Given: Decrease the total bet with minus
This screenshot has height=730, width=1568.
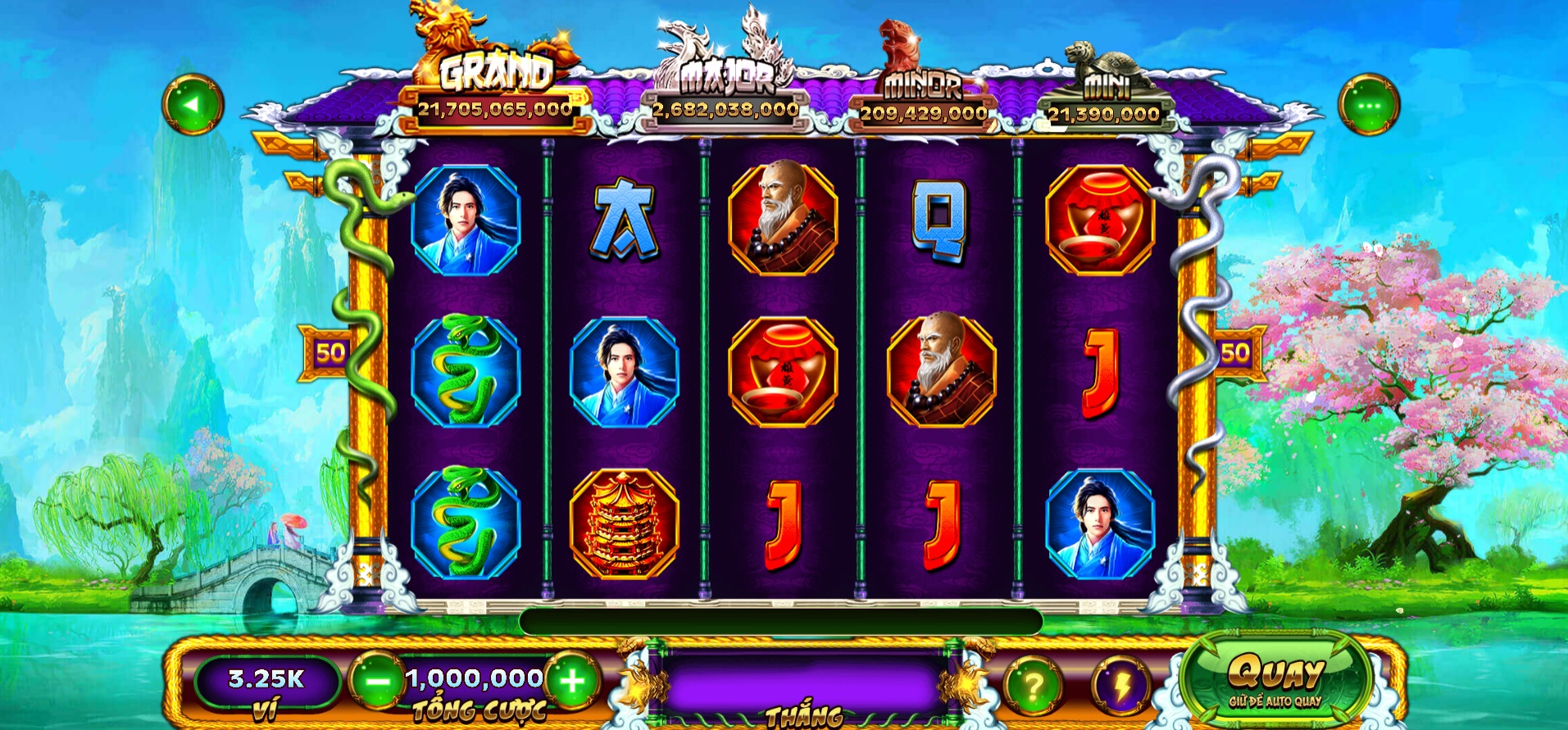Looking at the screenshot, I should point(378,681).
